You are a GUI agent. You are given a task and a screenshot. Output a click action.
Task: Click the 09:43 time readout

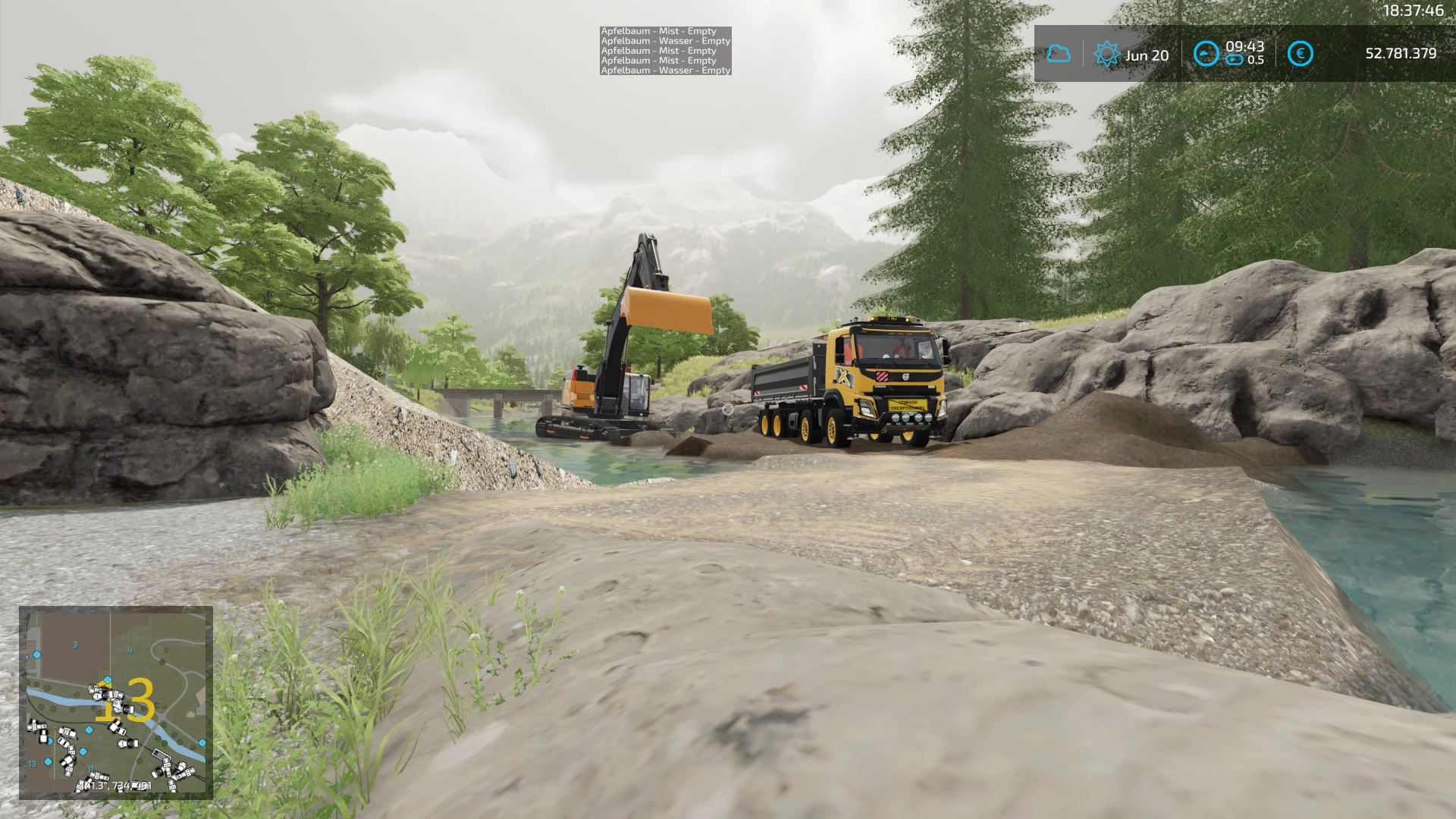1246,47
